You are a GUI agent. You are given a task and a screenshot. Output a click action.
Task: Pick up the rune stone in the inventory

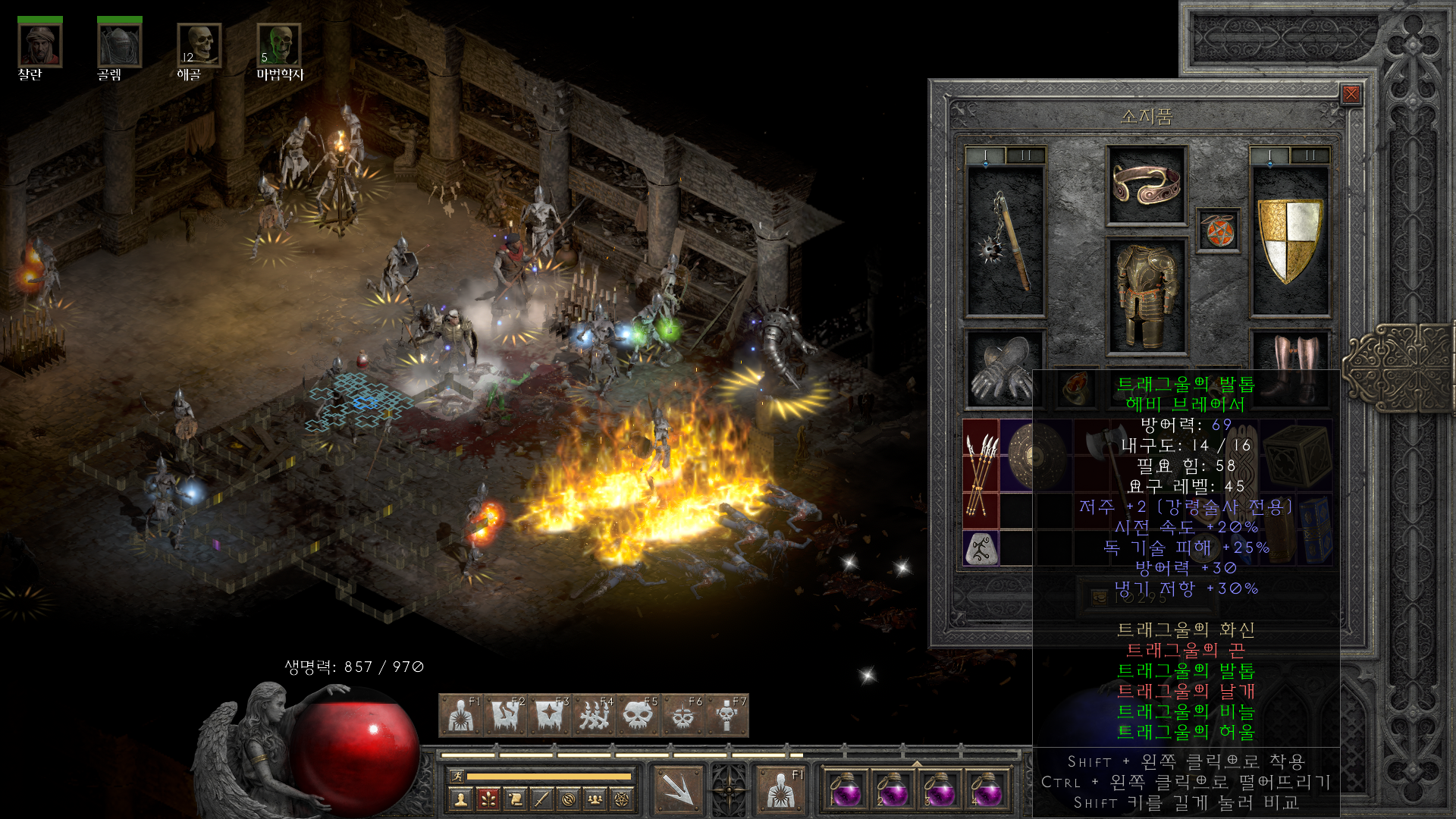(x=981, y=548)
